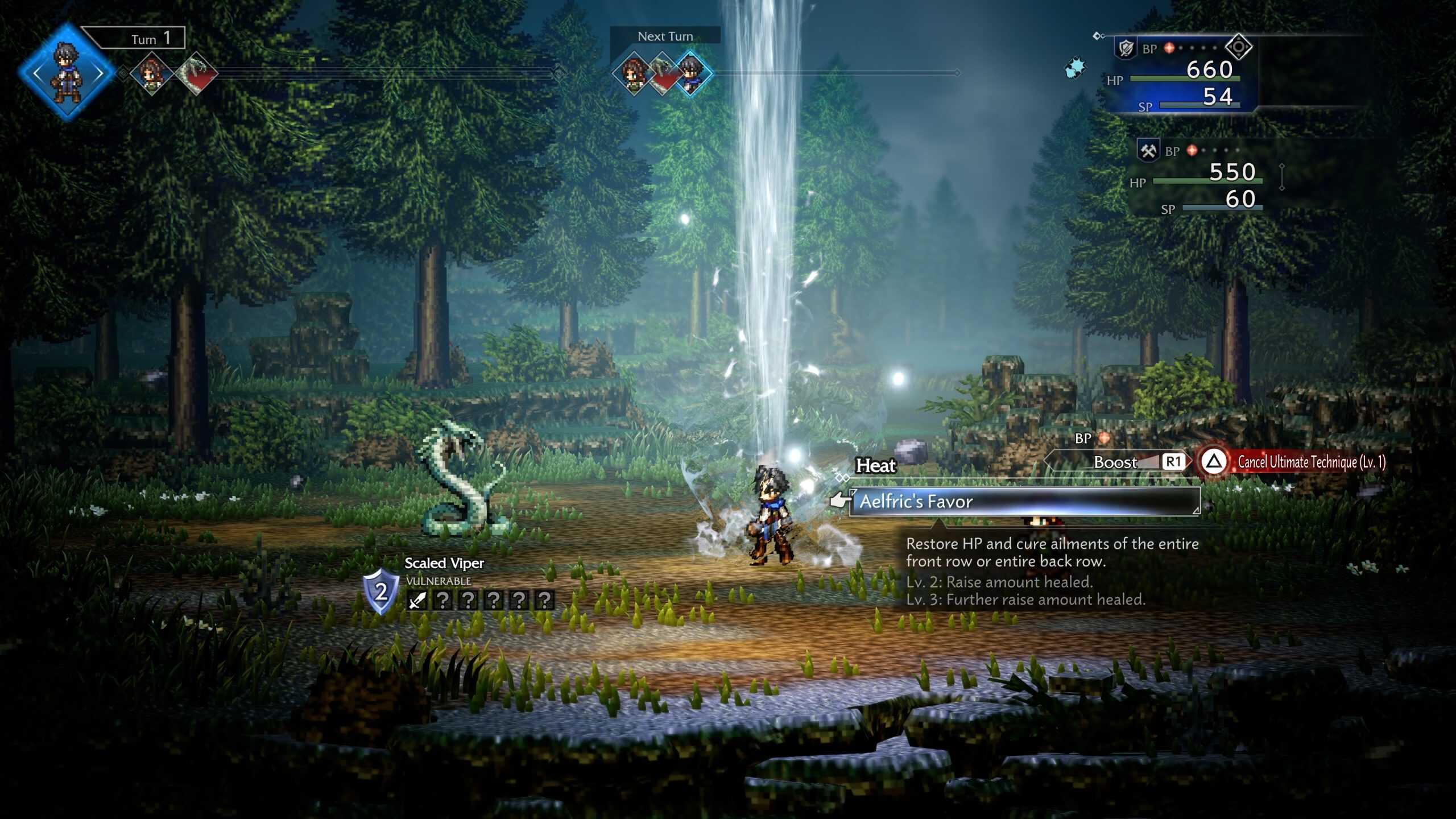Click the diamond crosshair icon on top party panel
This screenshot has height=819, width=1456.
pyautogui.click(x=1238, y=47)
